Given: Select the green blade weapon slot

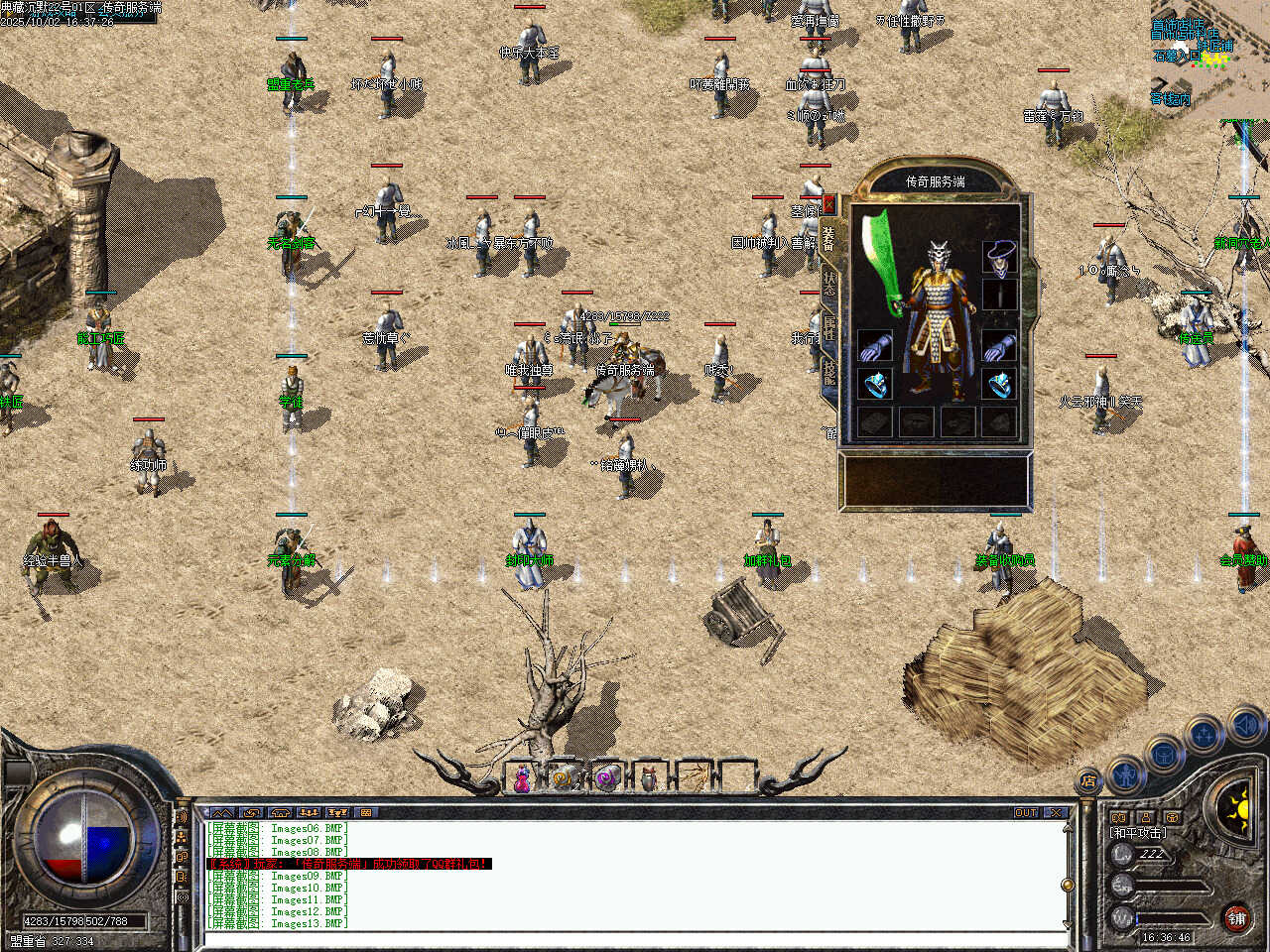Looking at the screenshot, I should coord(879,263).
